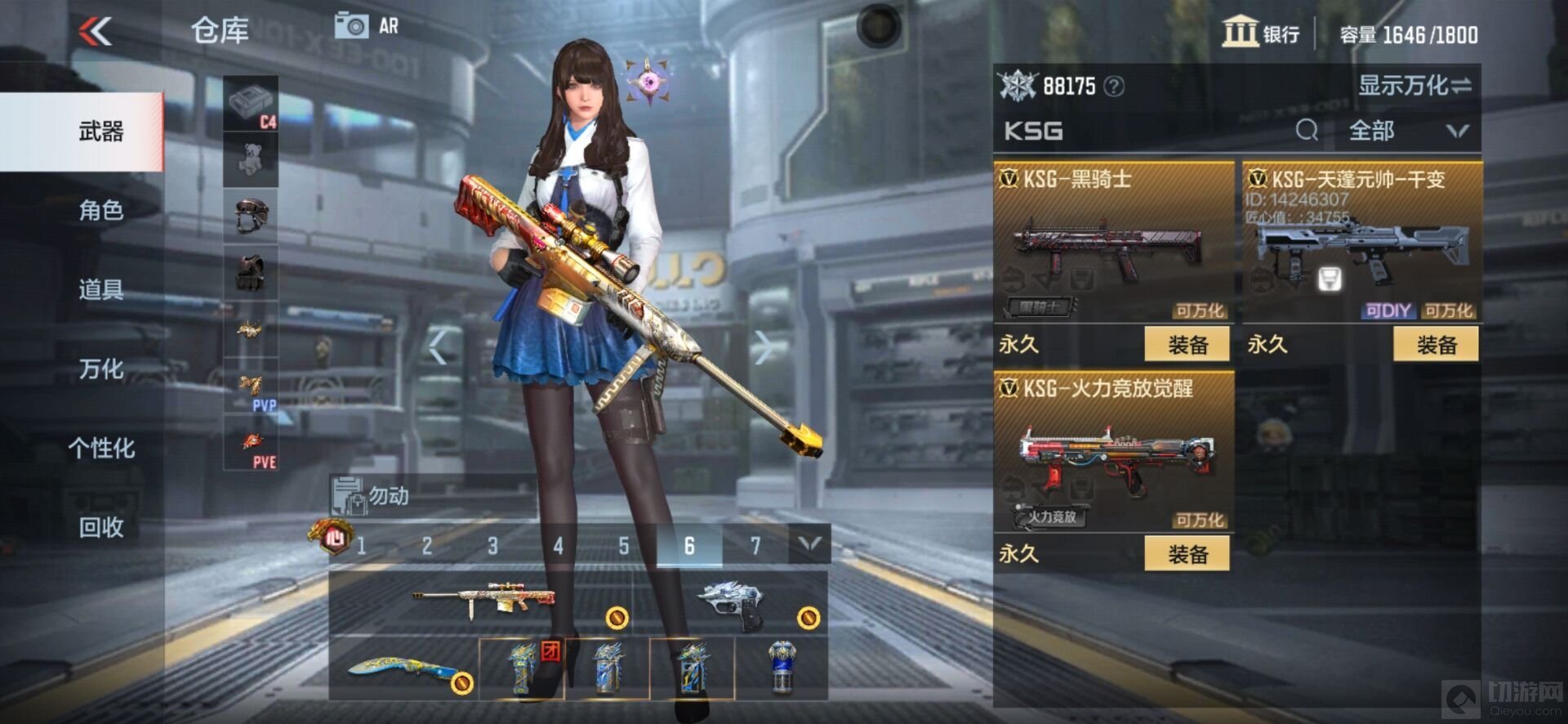This screenshot has width=1568, height=724.
Task: Go back using the double-arrow button
Action: click(96, 32)
